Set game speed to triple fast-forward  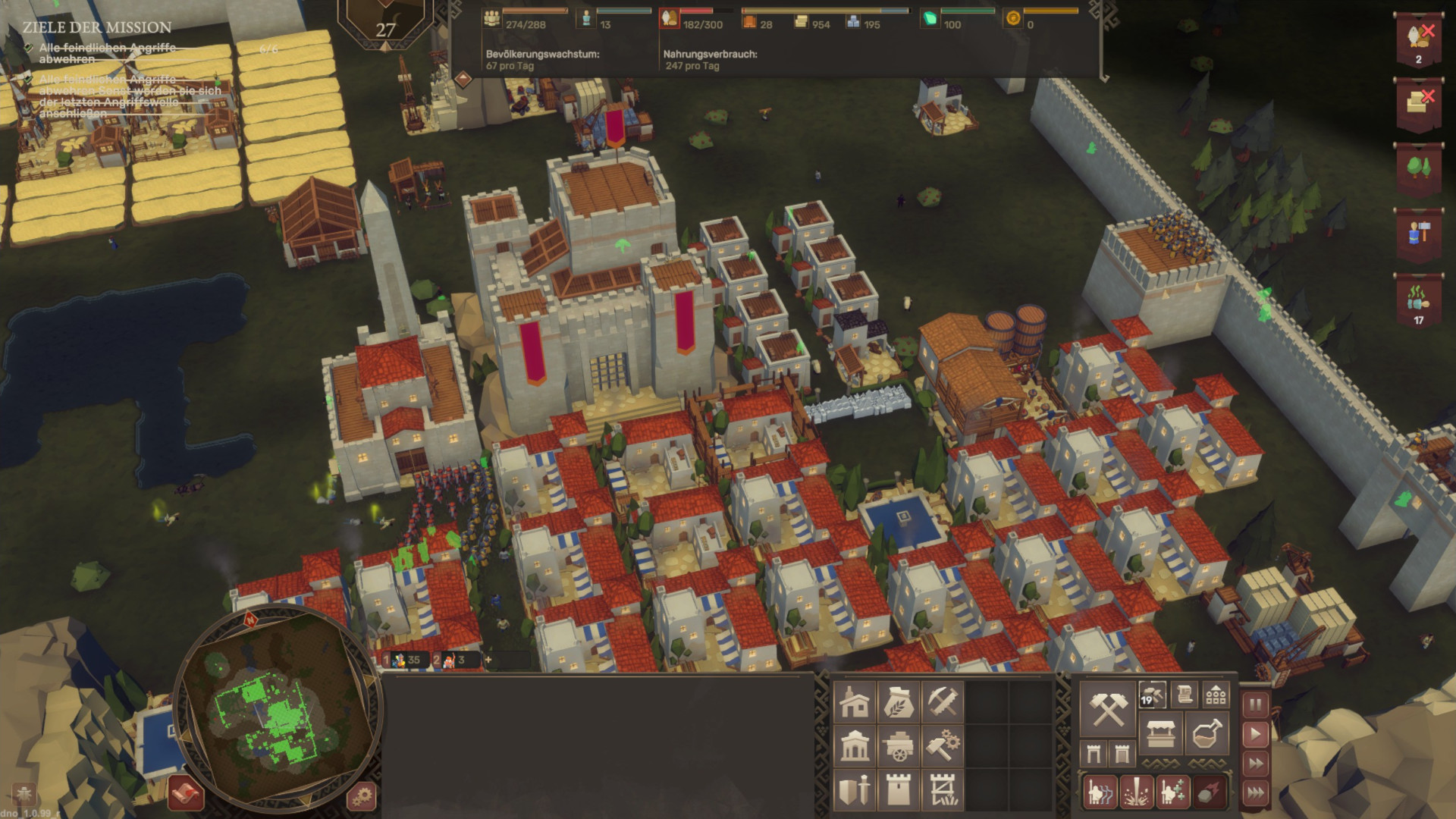point(1255,793)
